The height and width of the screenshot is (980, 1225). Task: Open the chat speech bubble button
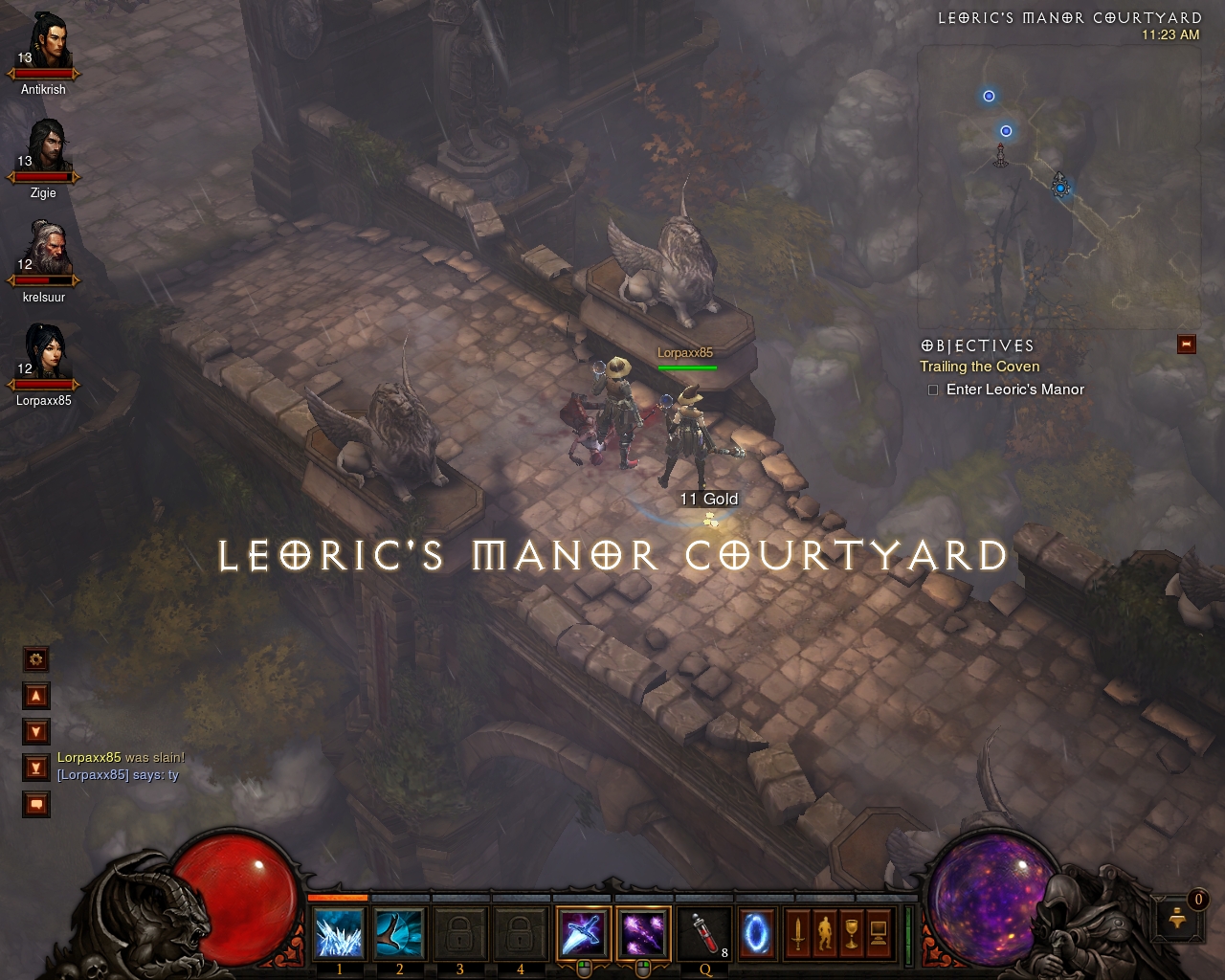(x=36, y=805)
